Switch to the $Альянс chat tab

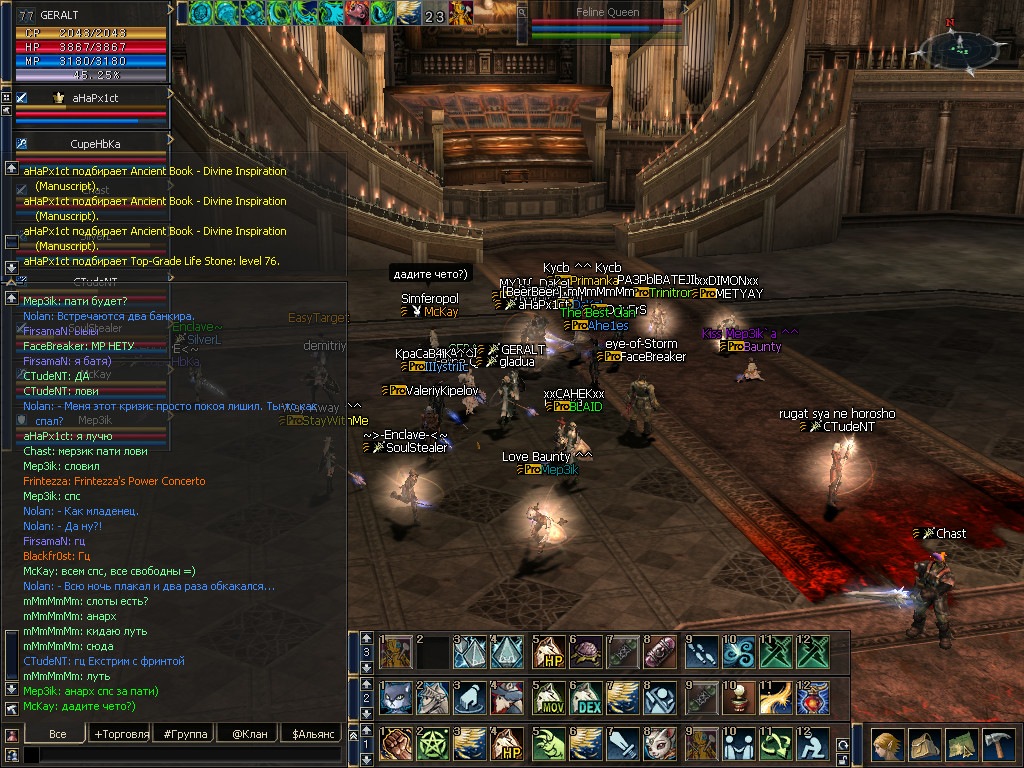pos(311,734)
